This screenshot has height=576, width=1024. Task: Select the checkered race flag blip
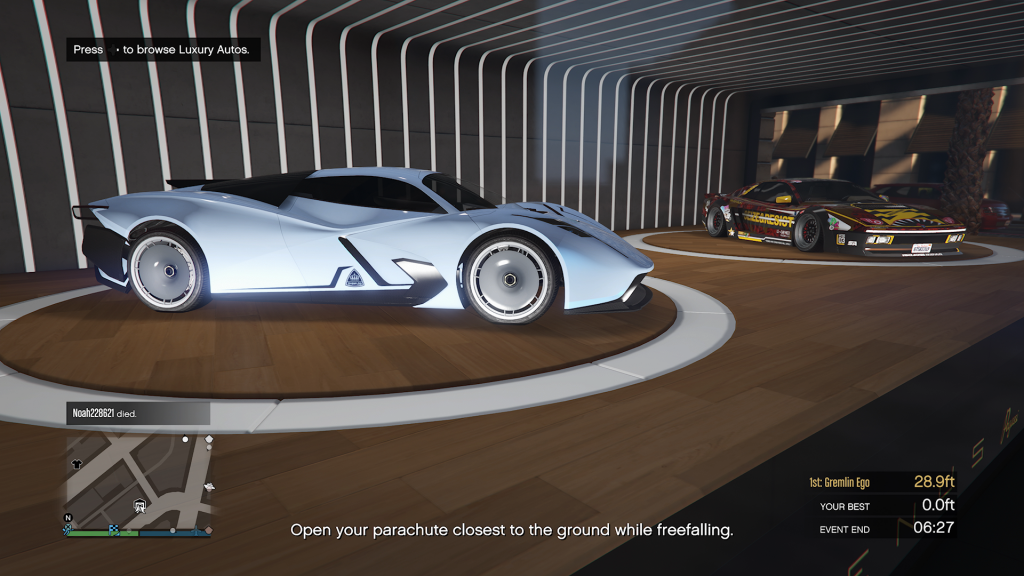coord(113,529)
